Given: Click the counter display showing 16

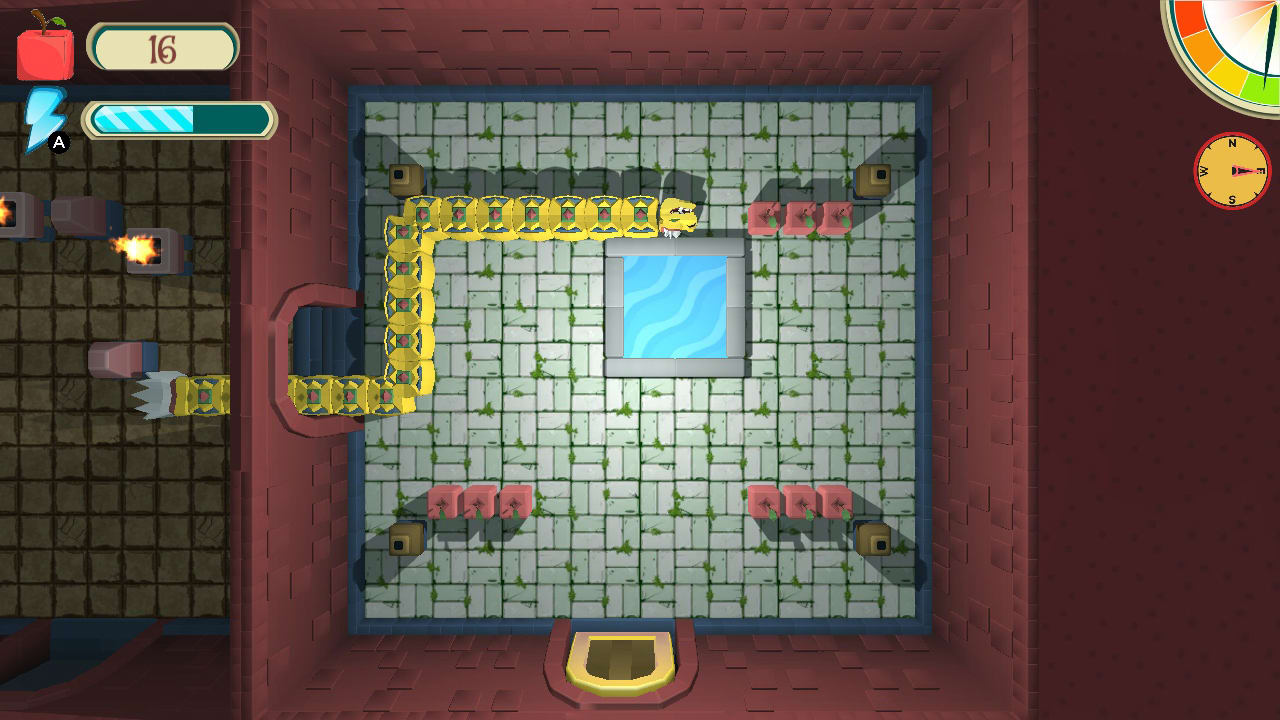Looking at the screenshot, I should click(x=163, y=45).
